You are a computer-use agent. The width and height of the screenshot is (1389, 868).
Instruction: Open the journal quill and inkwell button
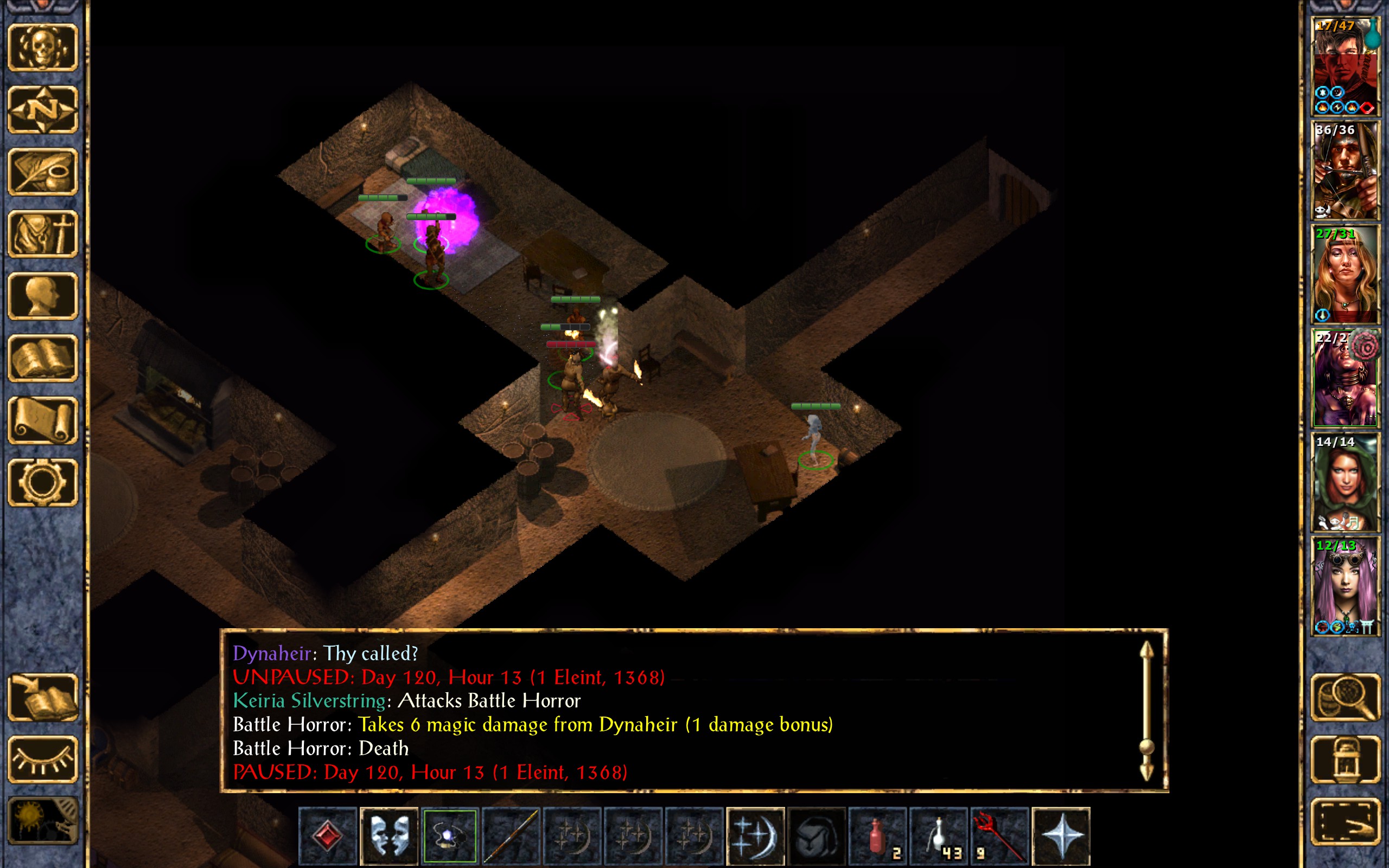(42, 171)
